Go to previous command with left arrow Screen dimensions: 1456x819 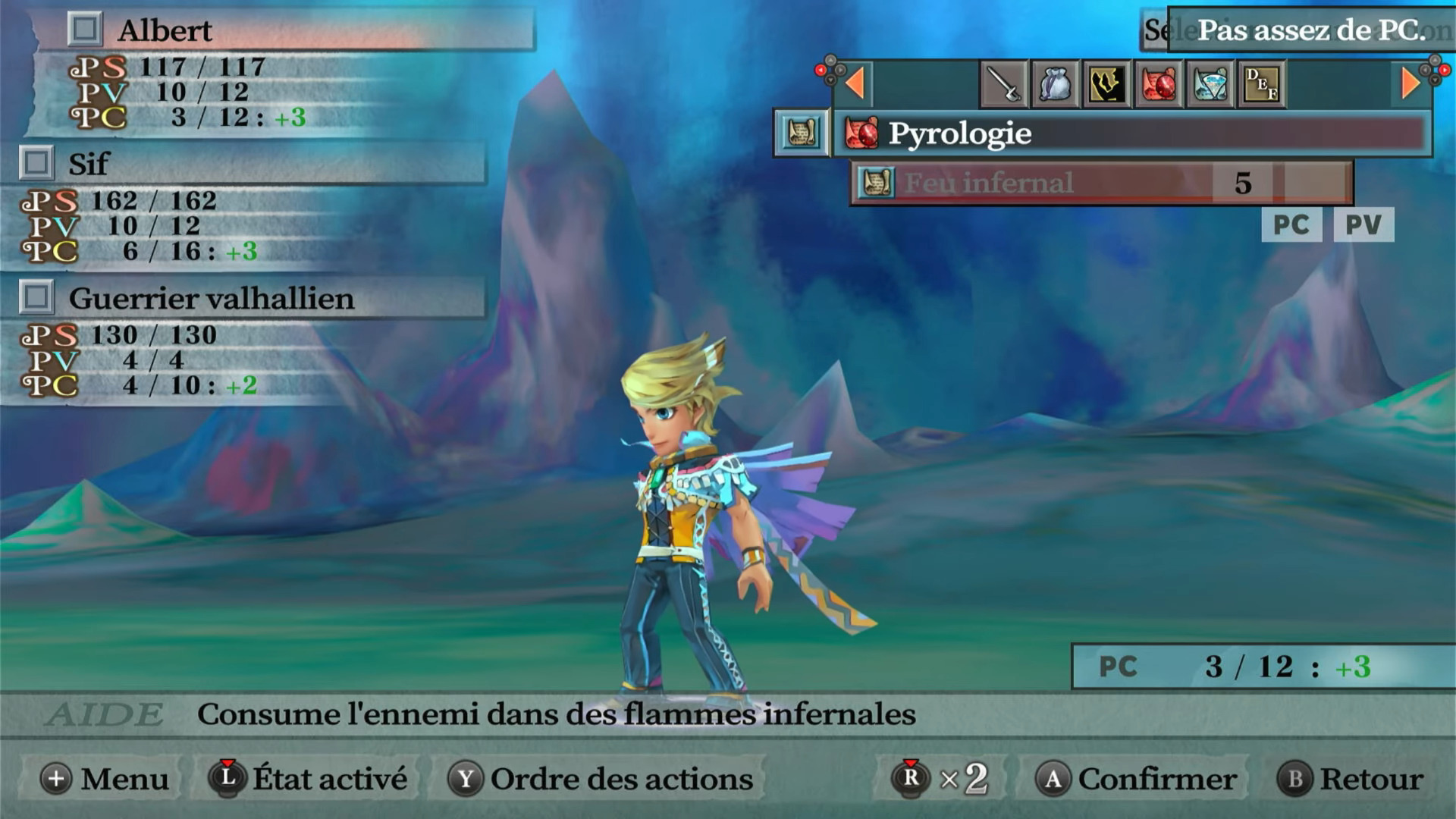tap(855, 83)
